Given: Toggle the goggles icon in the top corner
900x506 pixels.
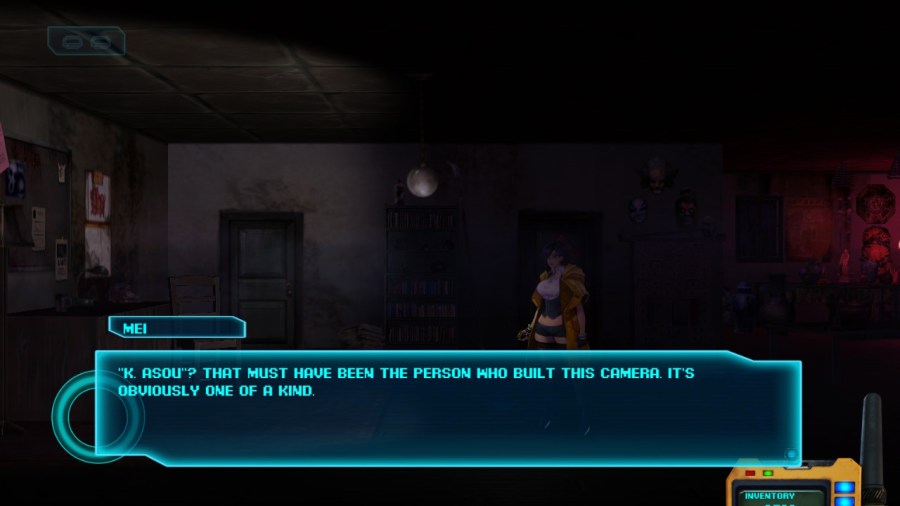Looking at the screenshot, I should click(86, 41).
